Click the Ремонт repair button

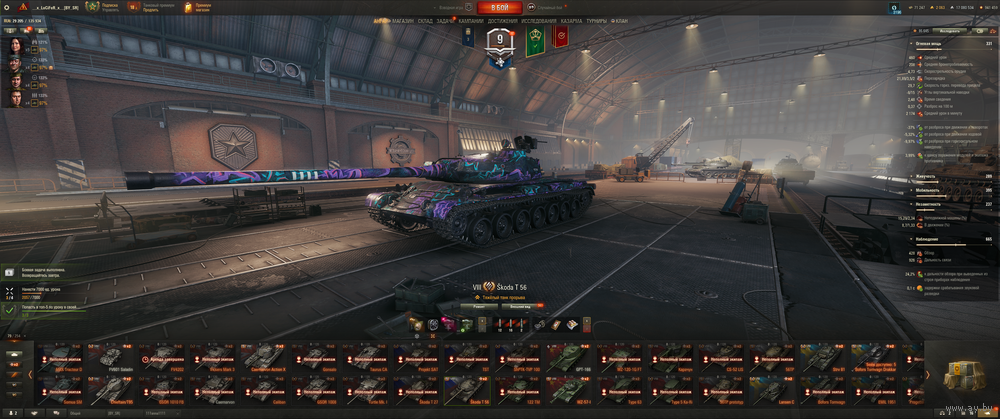click(479, 307)
